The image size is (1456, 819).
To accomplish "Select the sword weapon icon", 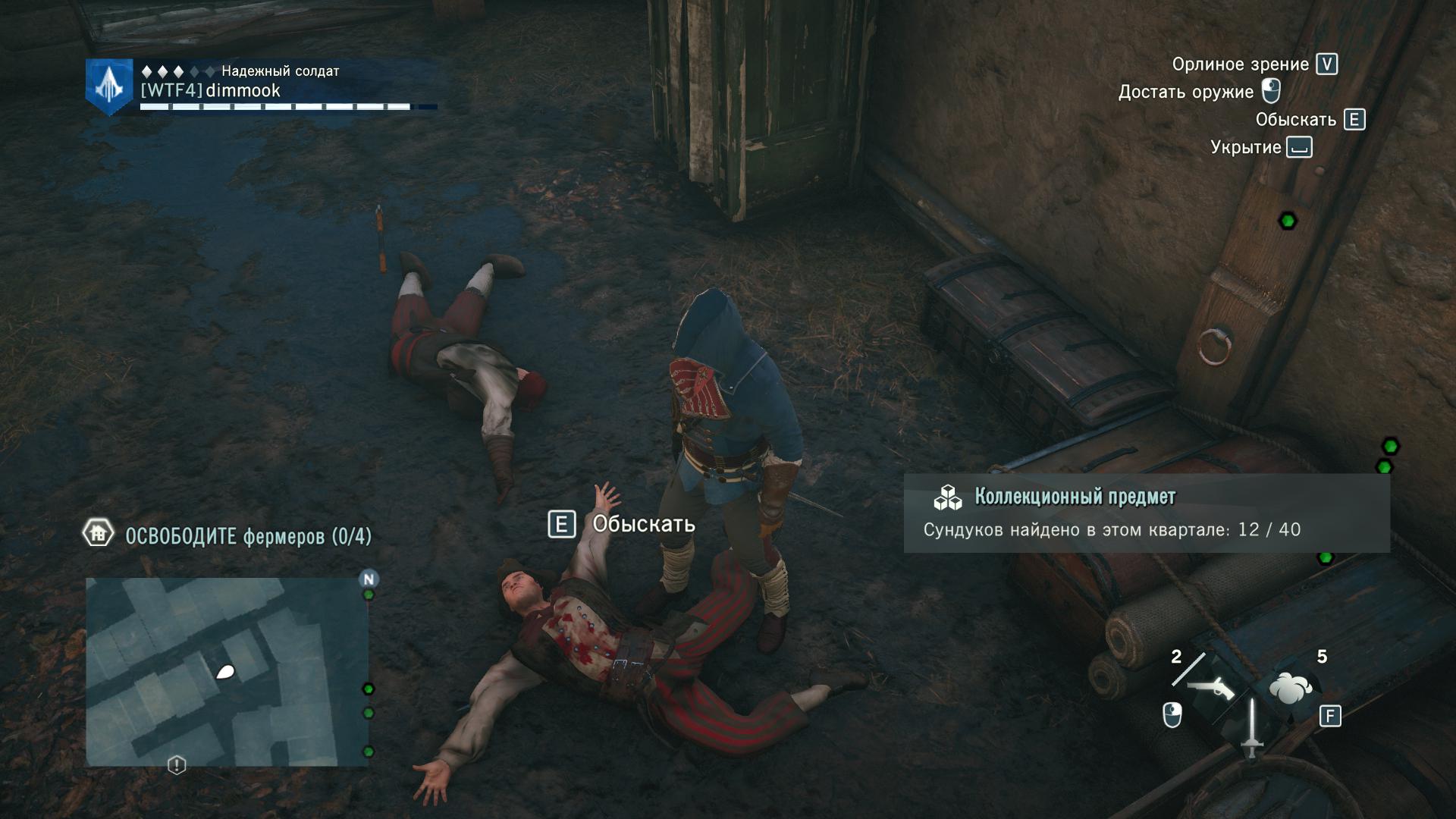I will click(x=1251, y=726).
